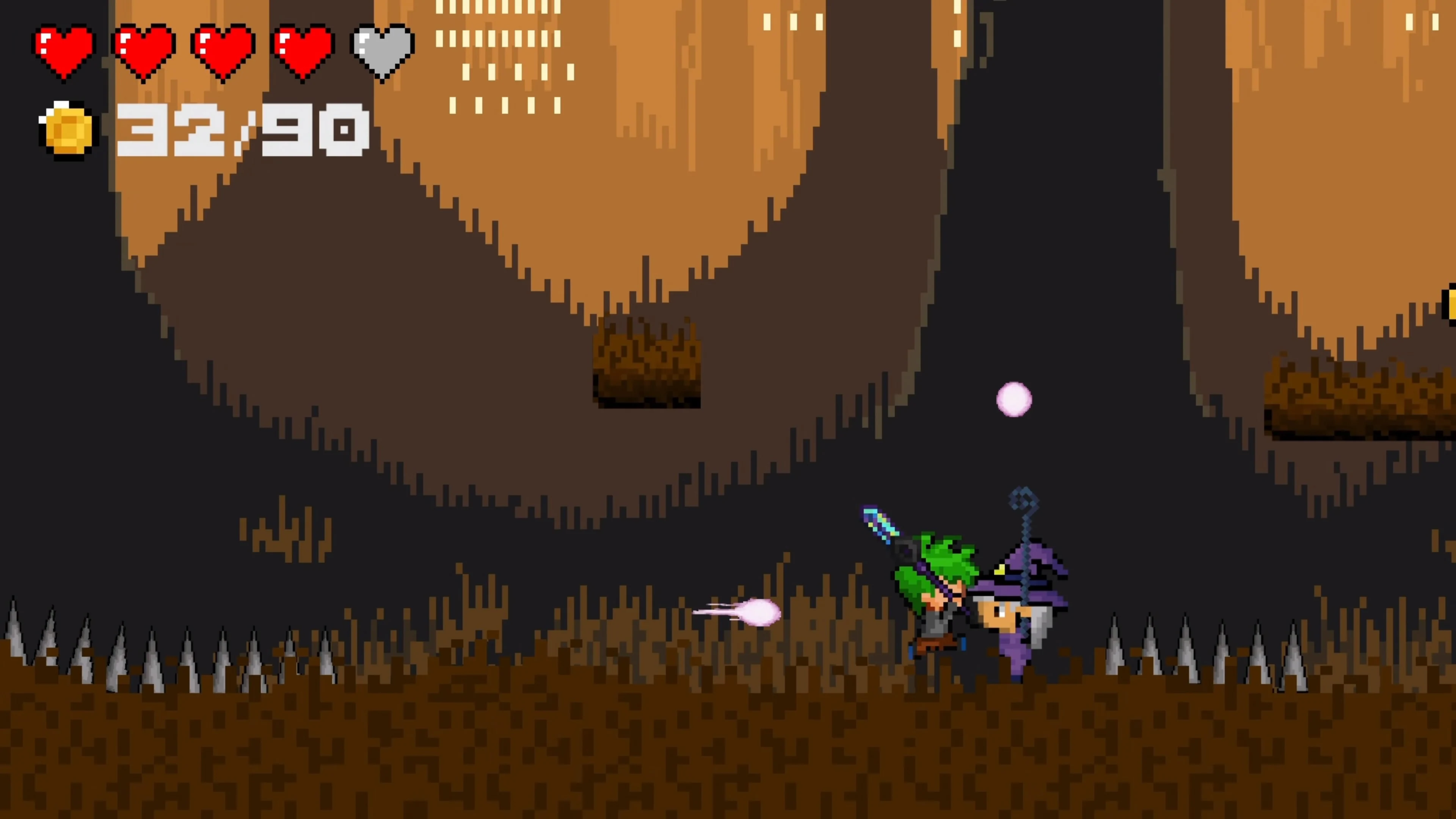Toggle the last filled heart off
1456x819 pixels.
click(304, 50)
